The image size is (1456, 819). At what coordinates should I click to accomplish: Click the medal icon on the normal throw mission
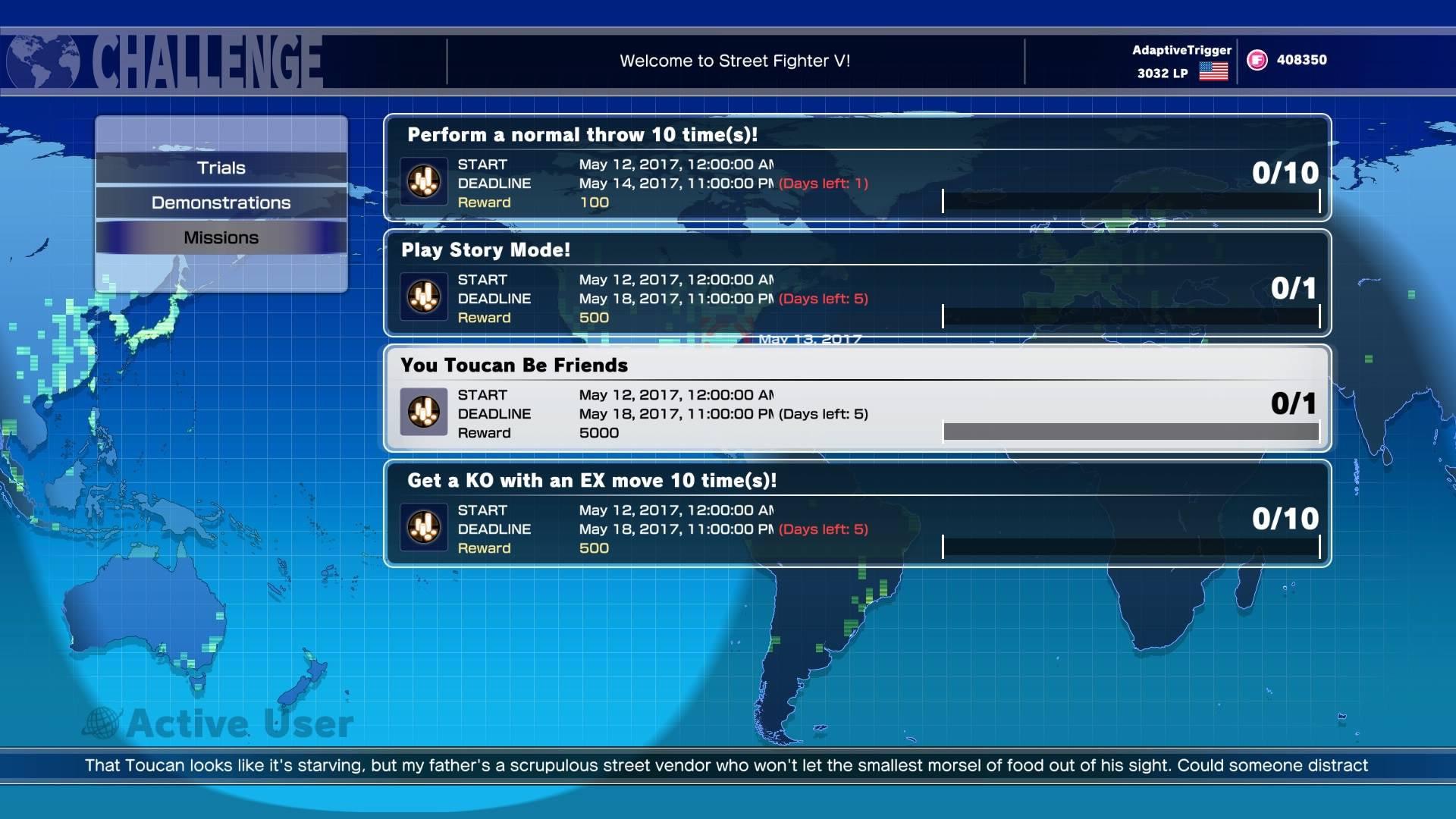click(423, 180)
